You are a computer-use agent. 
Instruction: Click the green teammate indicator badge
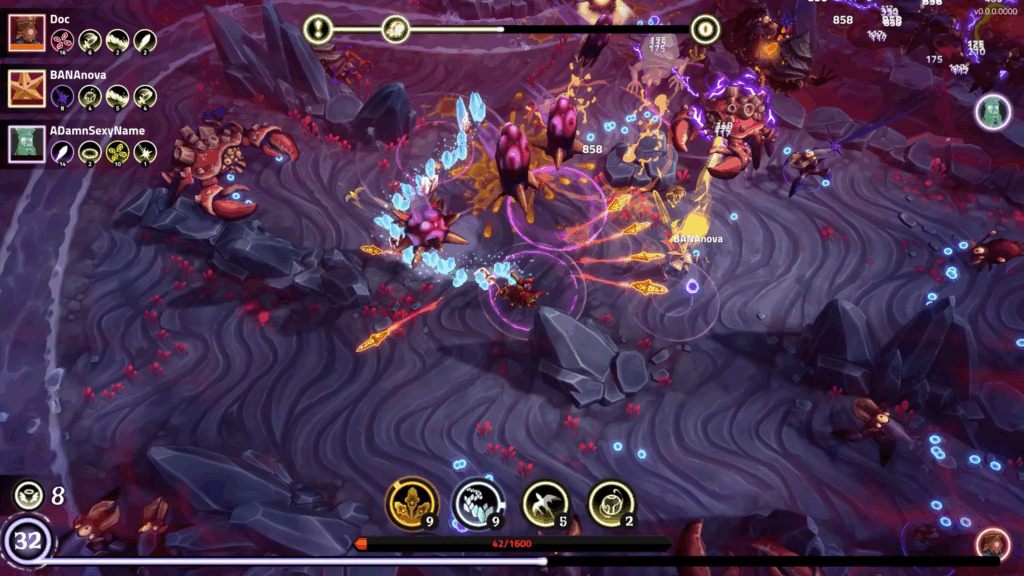993,111
